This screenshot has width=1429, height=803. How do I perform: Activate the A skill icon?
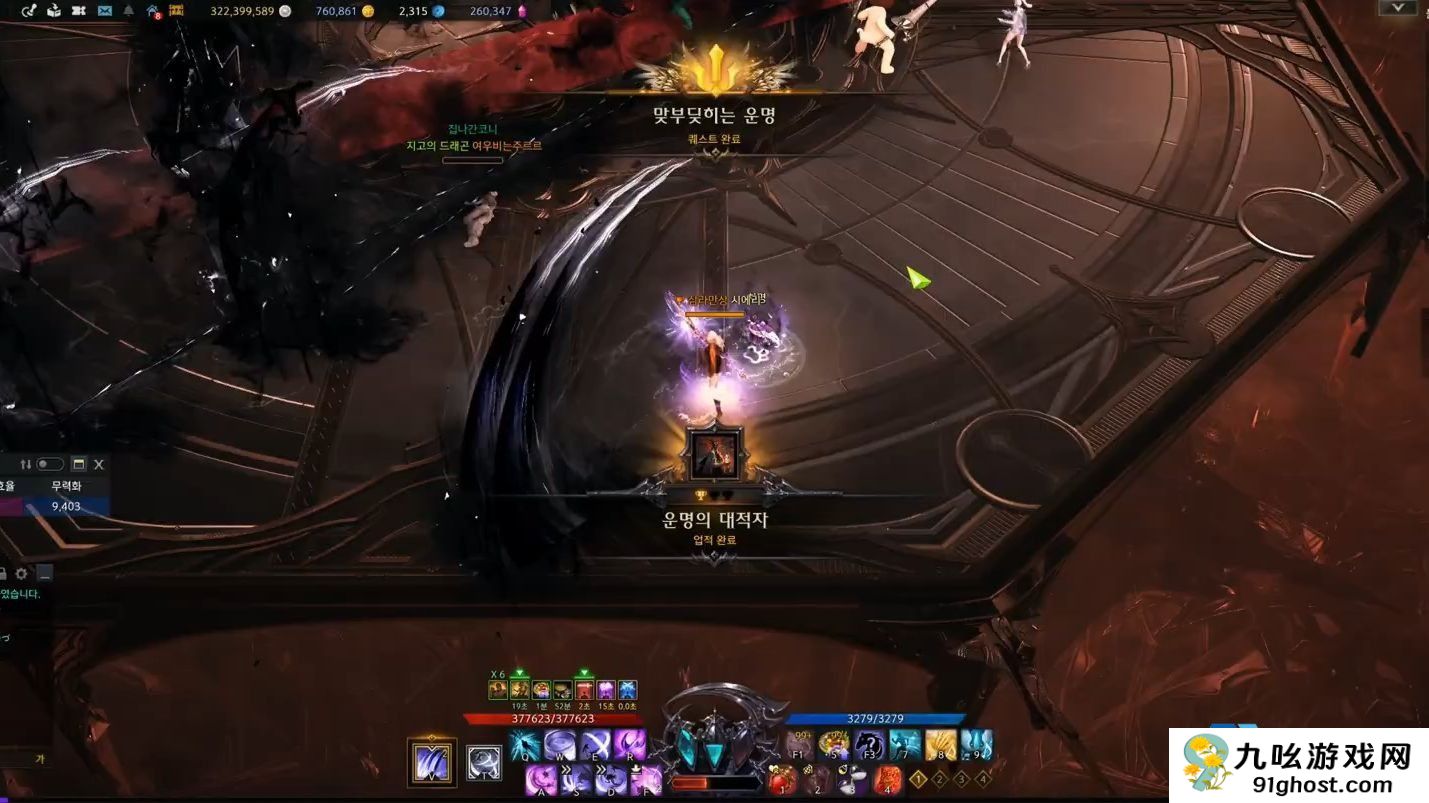541,779
